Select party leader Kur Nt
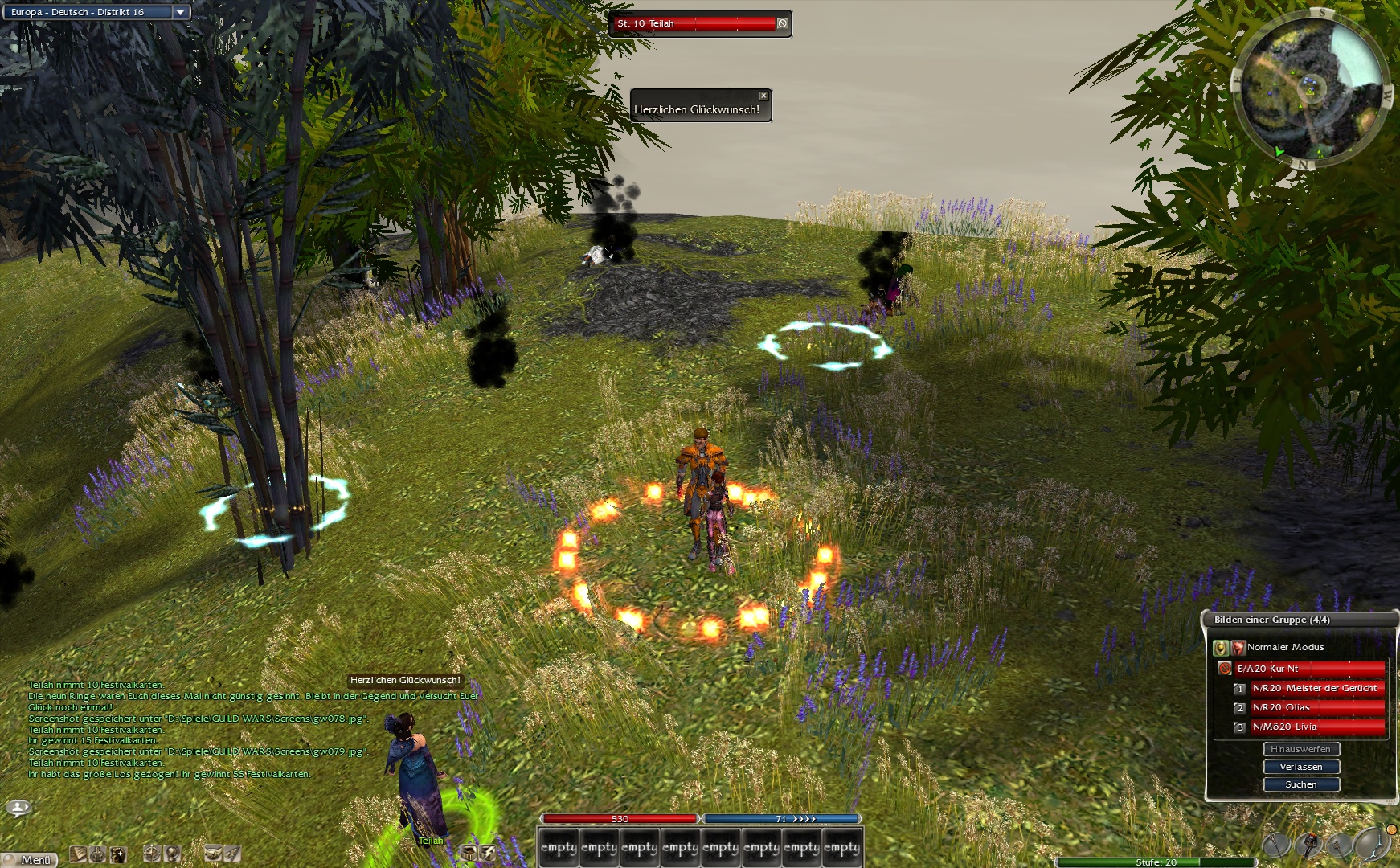The image size is (1400, 868). [x=1308, y=669]
